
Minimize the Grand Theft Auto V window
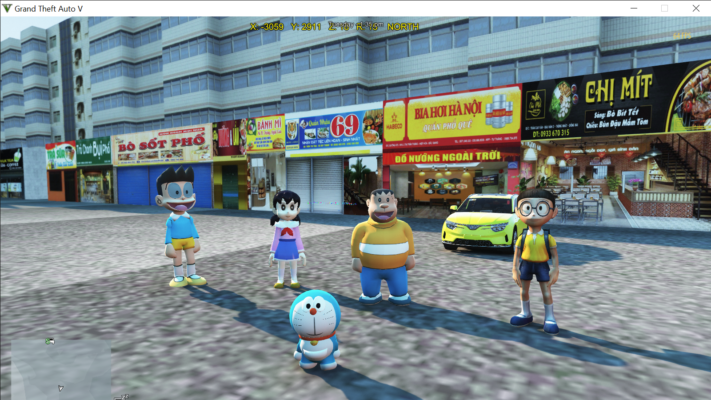coord(632,8)
